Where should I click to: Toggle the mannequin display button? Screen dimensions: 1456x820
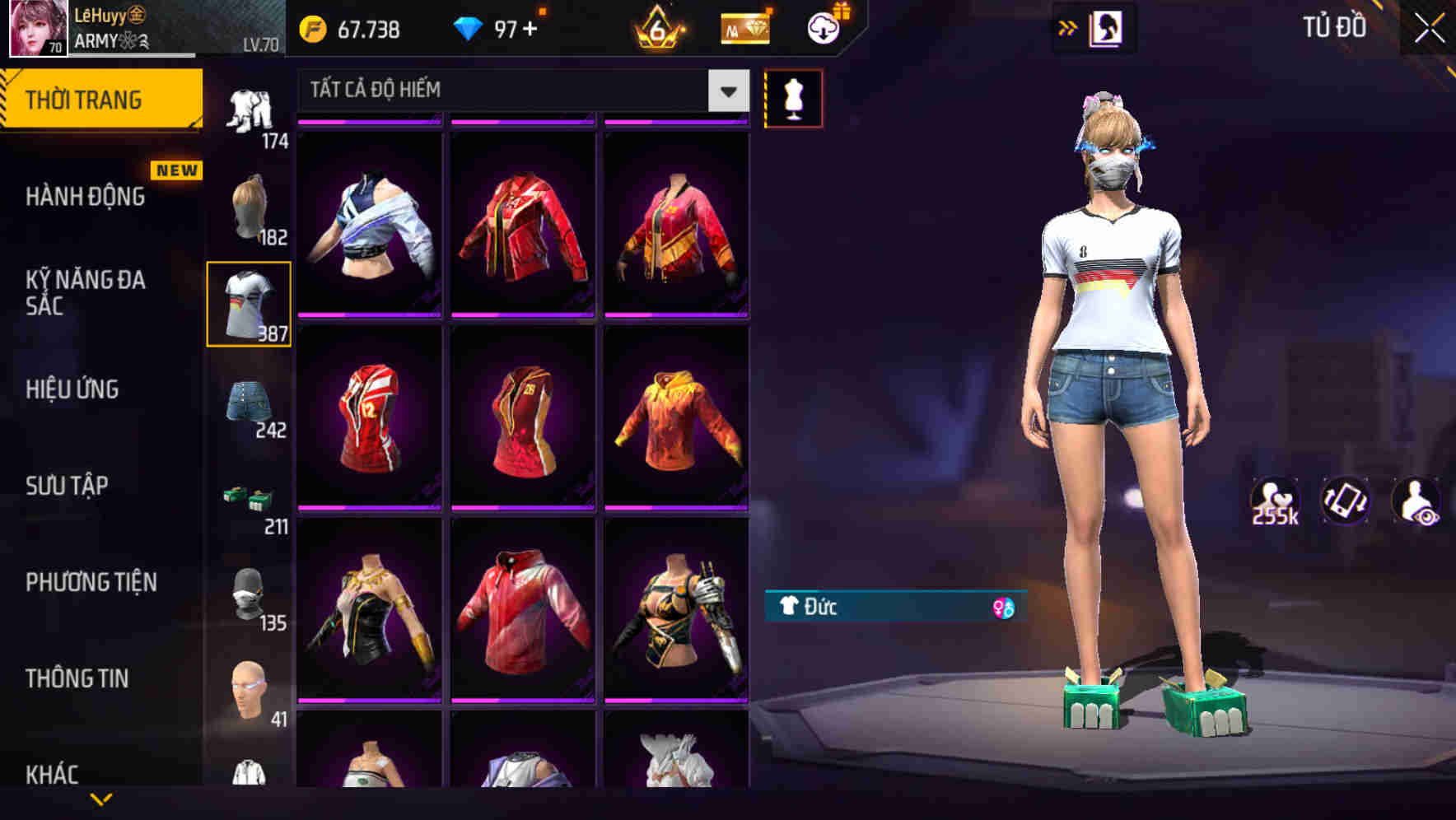tap(793, 97)
